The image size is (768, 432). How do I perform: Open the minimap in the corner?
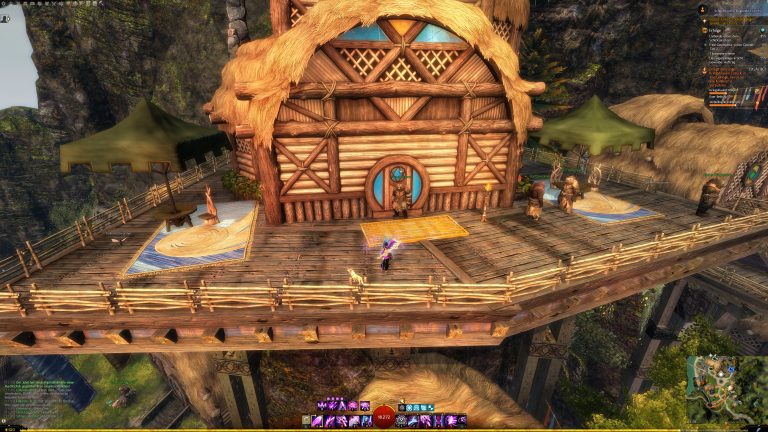tap(726, 389)
